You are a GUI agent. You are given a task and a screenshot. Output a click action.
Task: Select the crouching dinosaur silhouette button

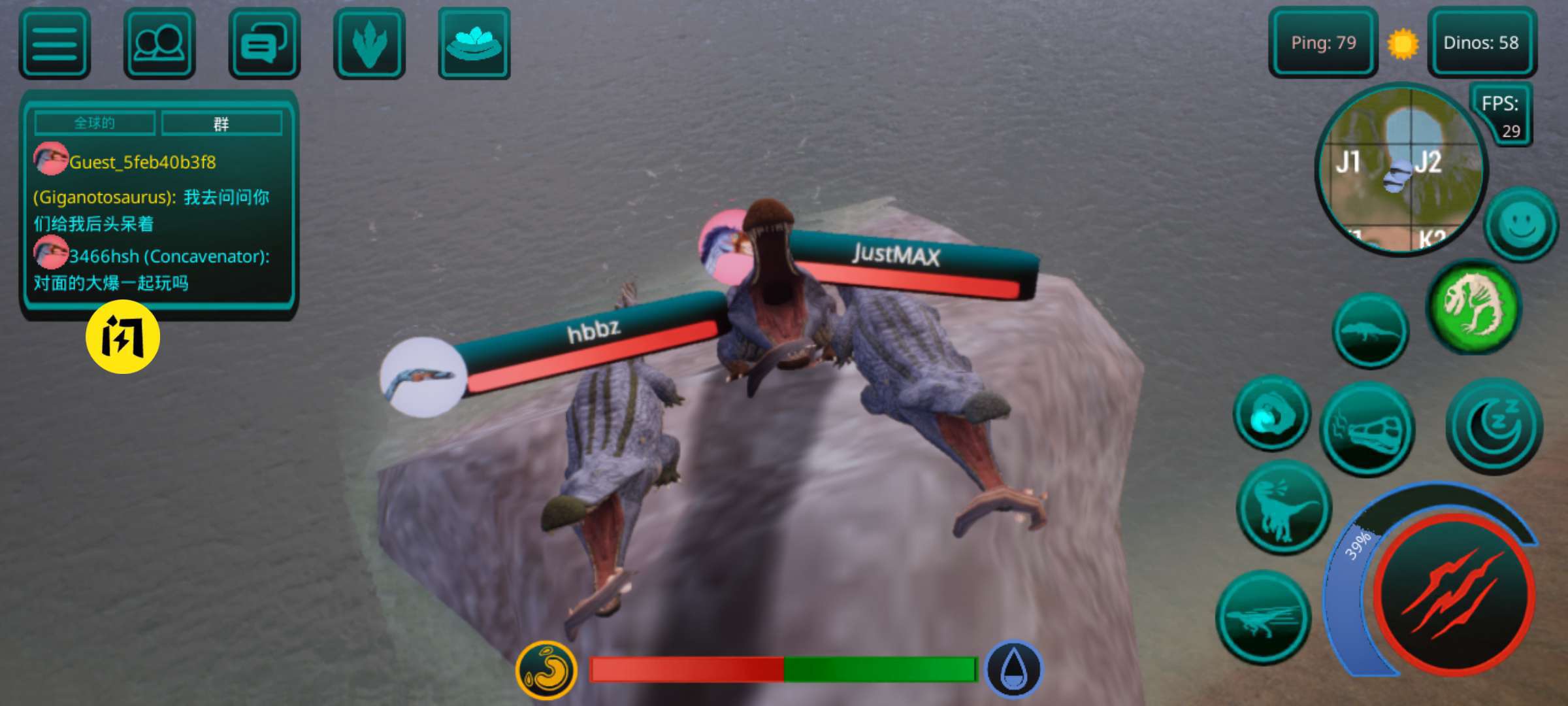(1370, 331)
